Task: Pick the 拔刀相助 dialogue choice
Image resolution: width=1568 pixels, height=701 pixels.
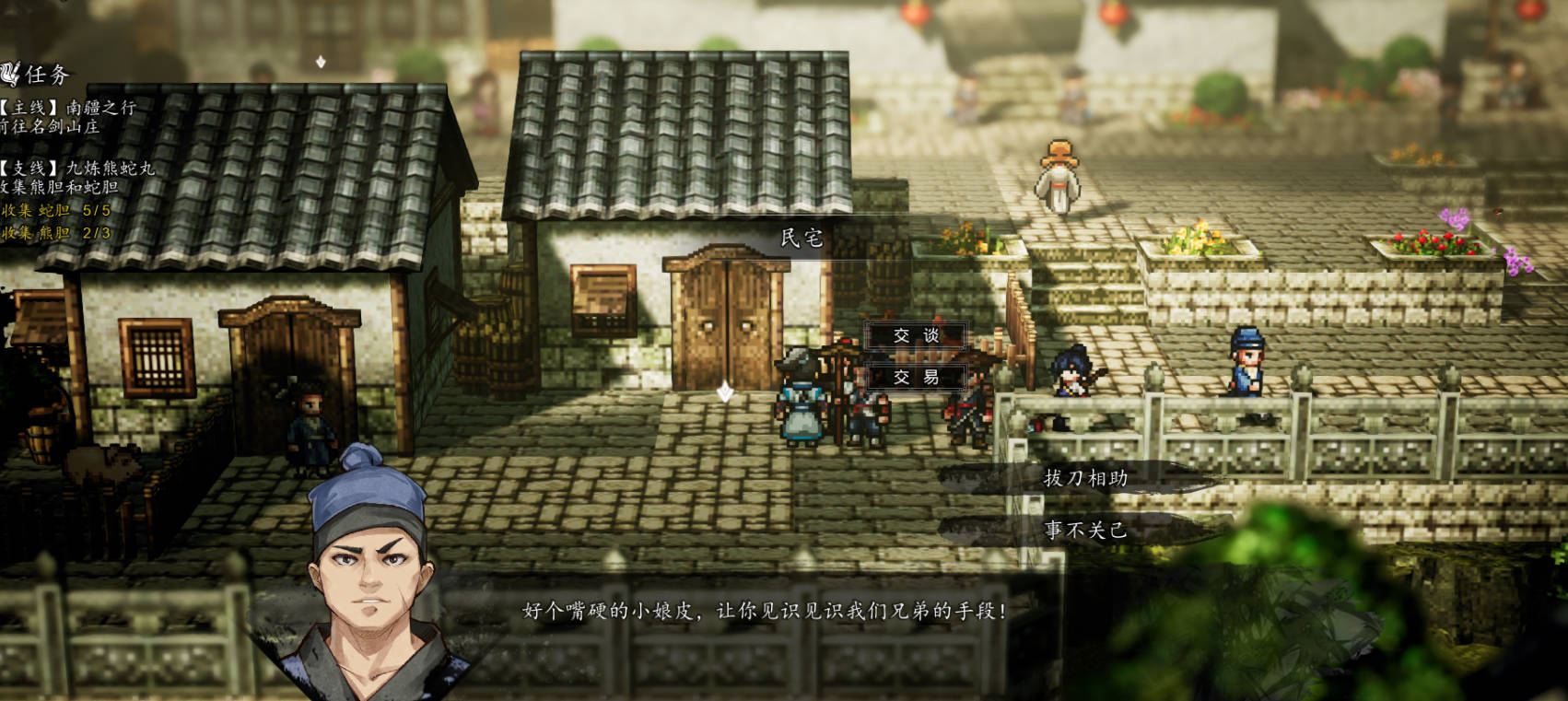Action: pos(1085,478)
